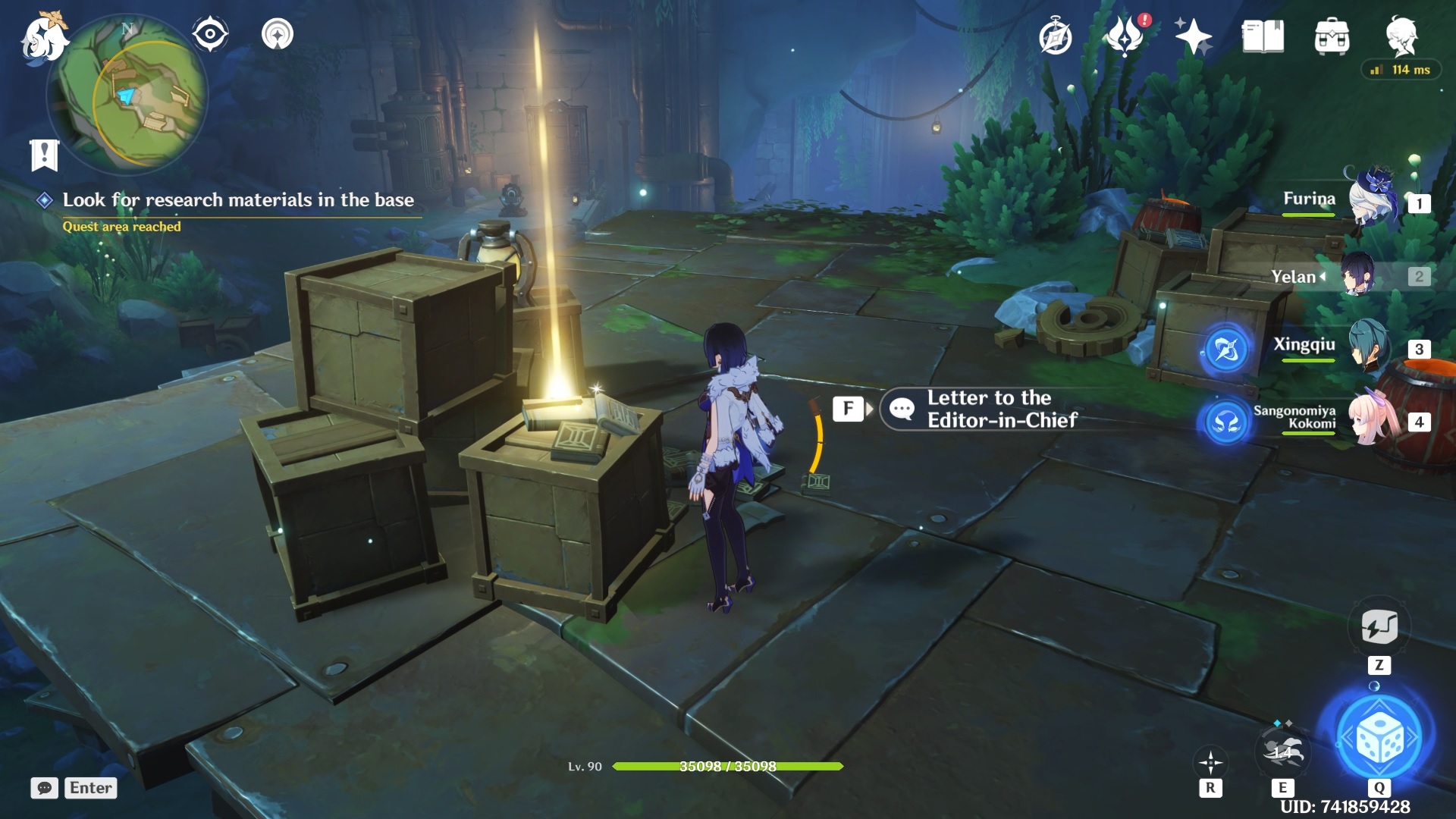Open the Archive book icon
The width and height of the screenshot is (1456, 819).
pyautogui.click(x=1261, y=36)
